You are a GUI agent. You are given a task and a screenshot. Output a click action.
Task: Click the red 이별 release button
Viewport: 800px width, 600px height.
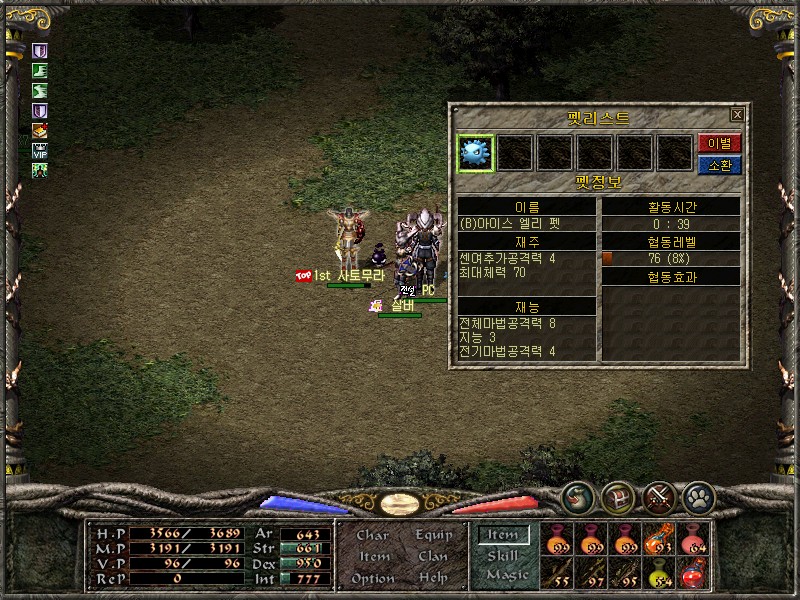coord(719,143)
